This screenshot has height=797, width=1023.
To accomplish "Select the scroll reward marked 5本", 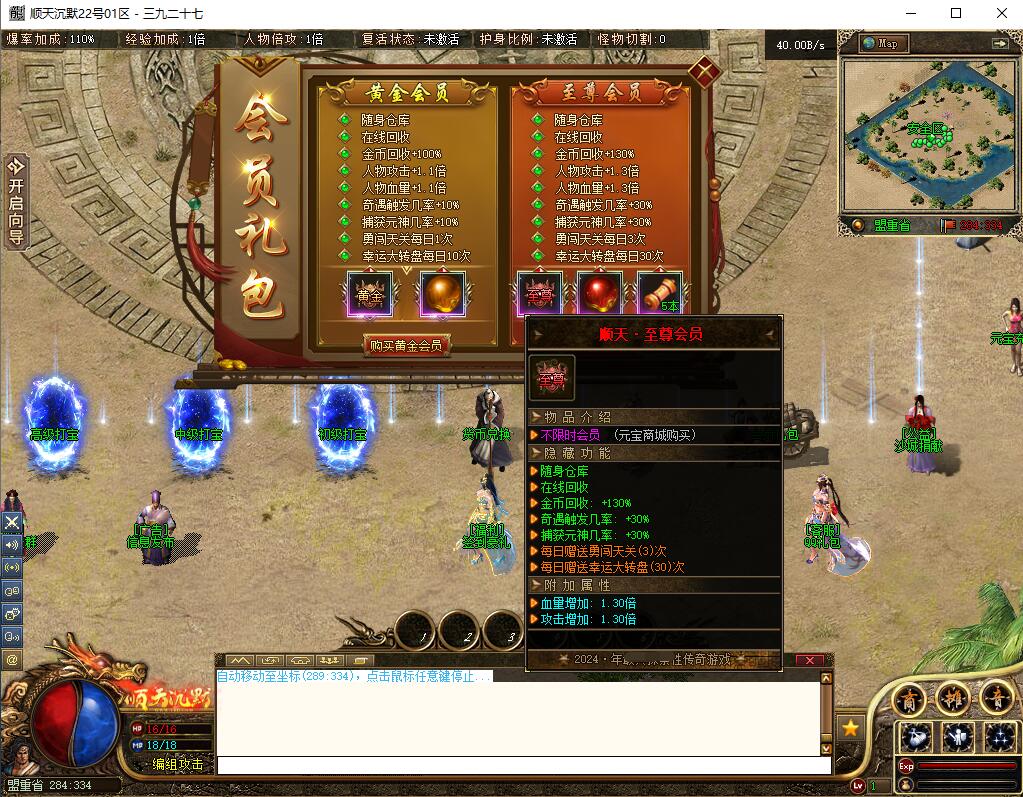I will tap(660, 295).
